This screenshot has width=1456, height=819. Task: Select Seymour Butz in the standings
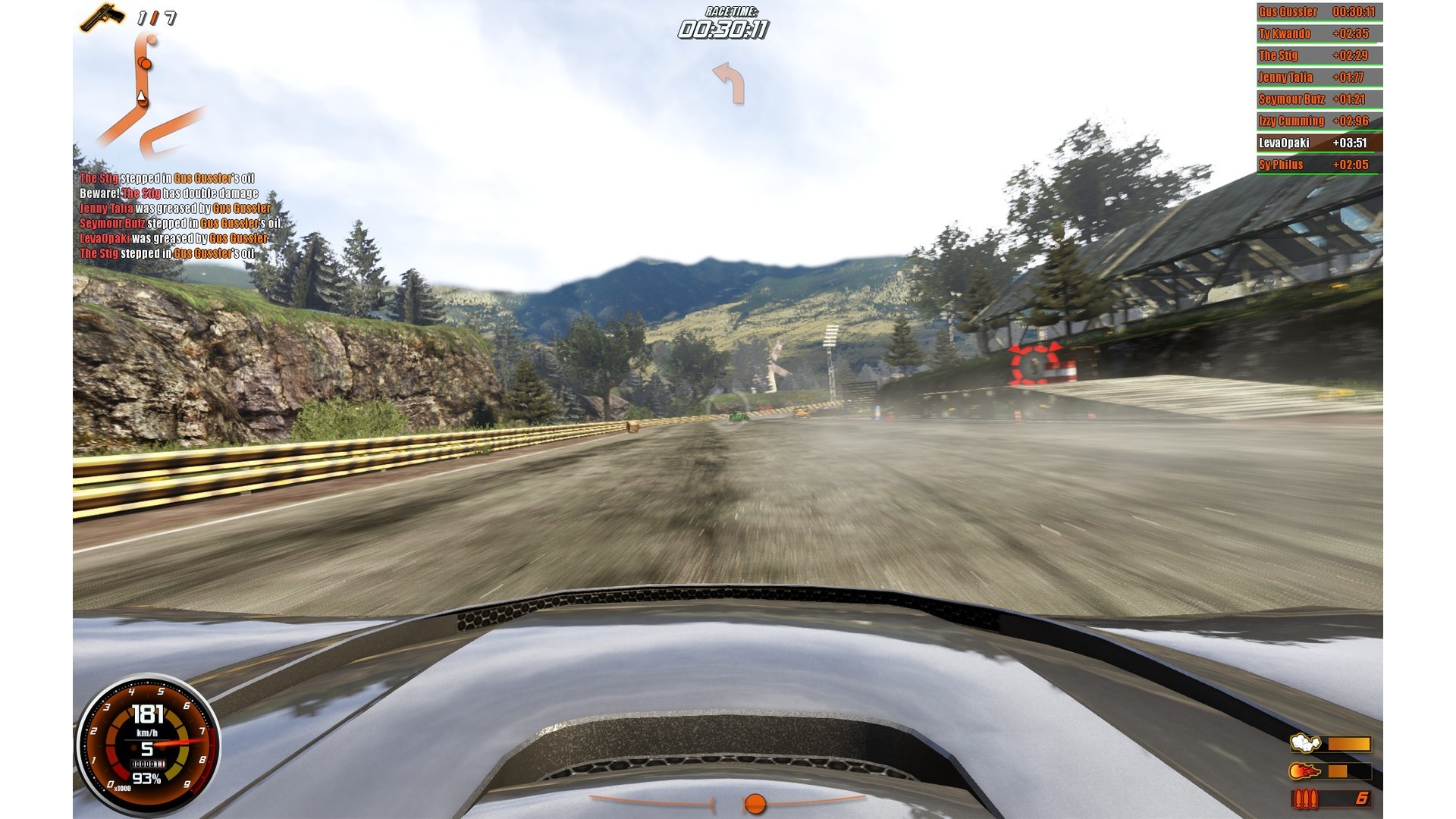1319,99
